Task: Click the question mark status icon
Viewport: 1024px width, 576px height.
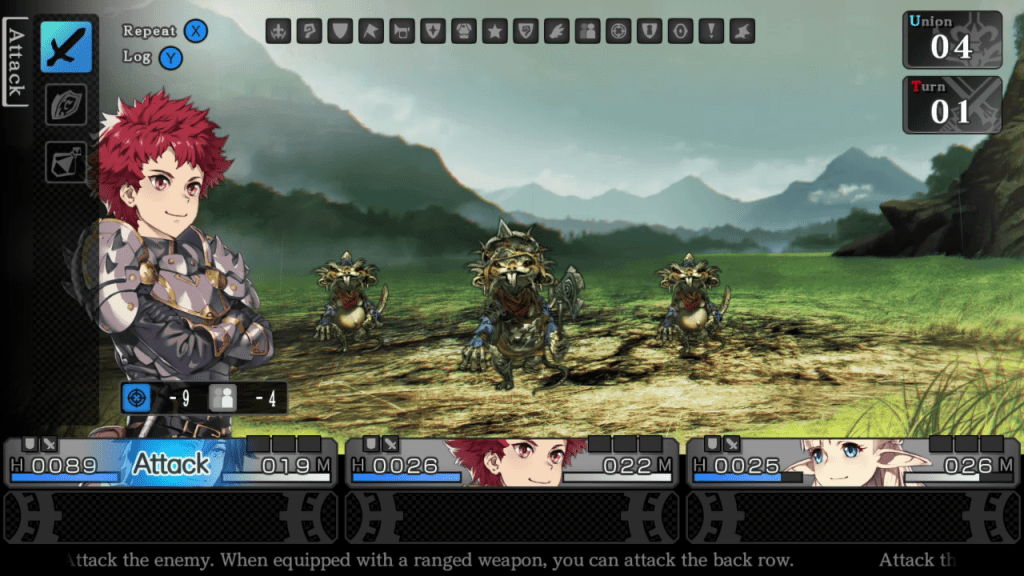Action: 310,31
